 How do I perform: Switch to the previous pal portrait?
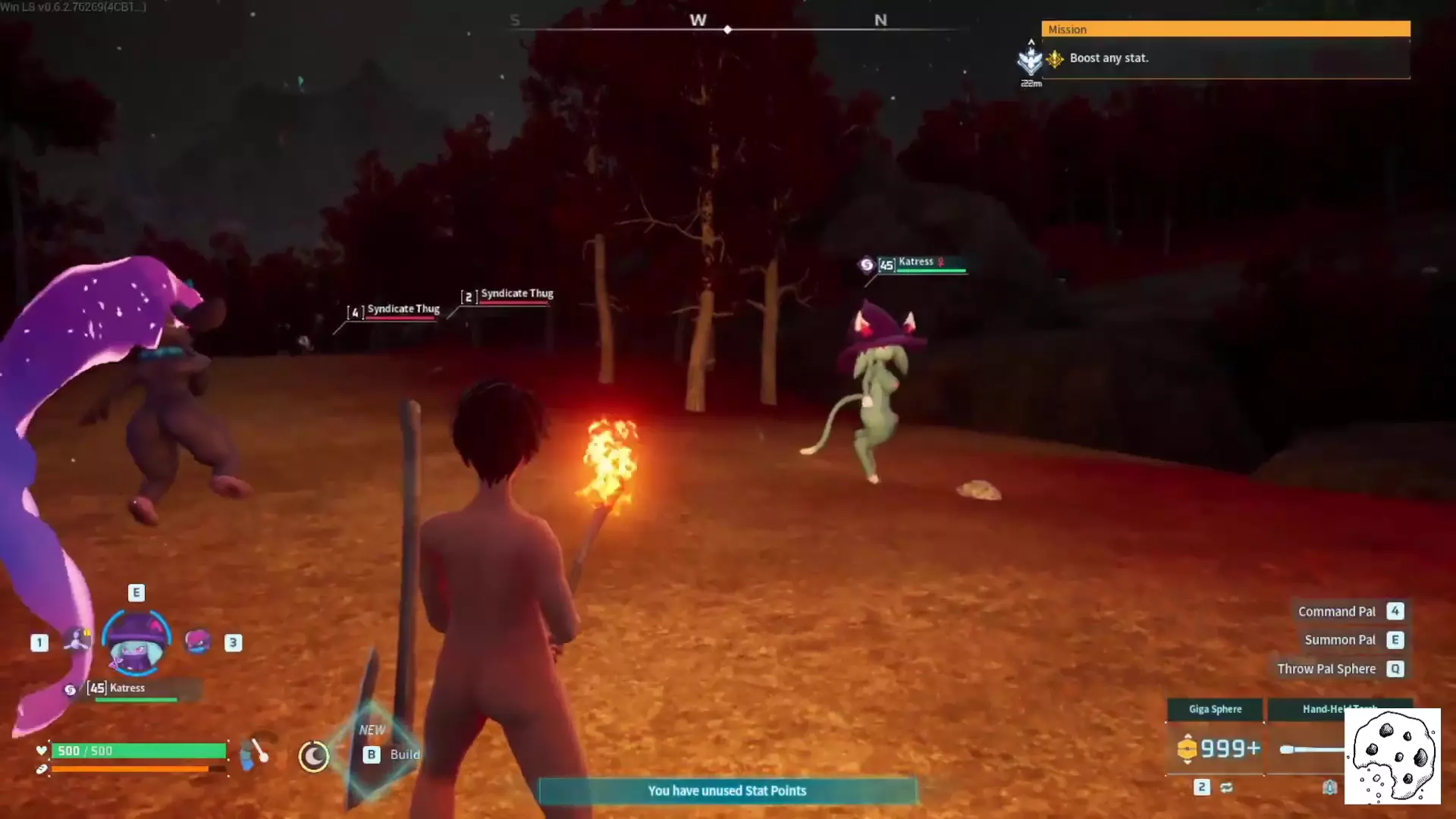(x=76, y=641)
